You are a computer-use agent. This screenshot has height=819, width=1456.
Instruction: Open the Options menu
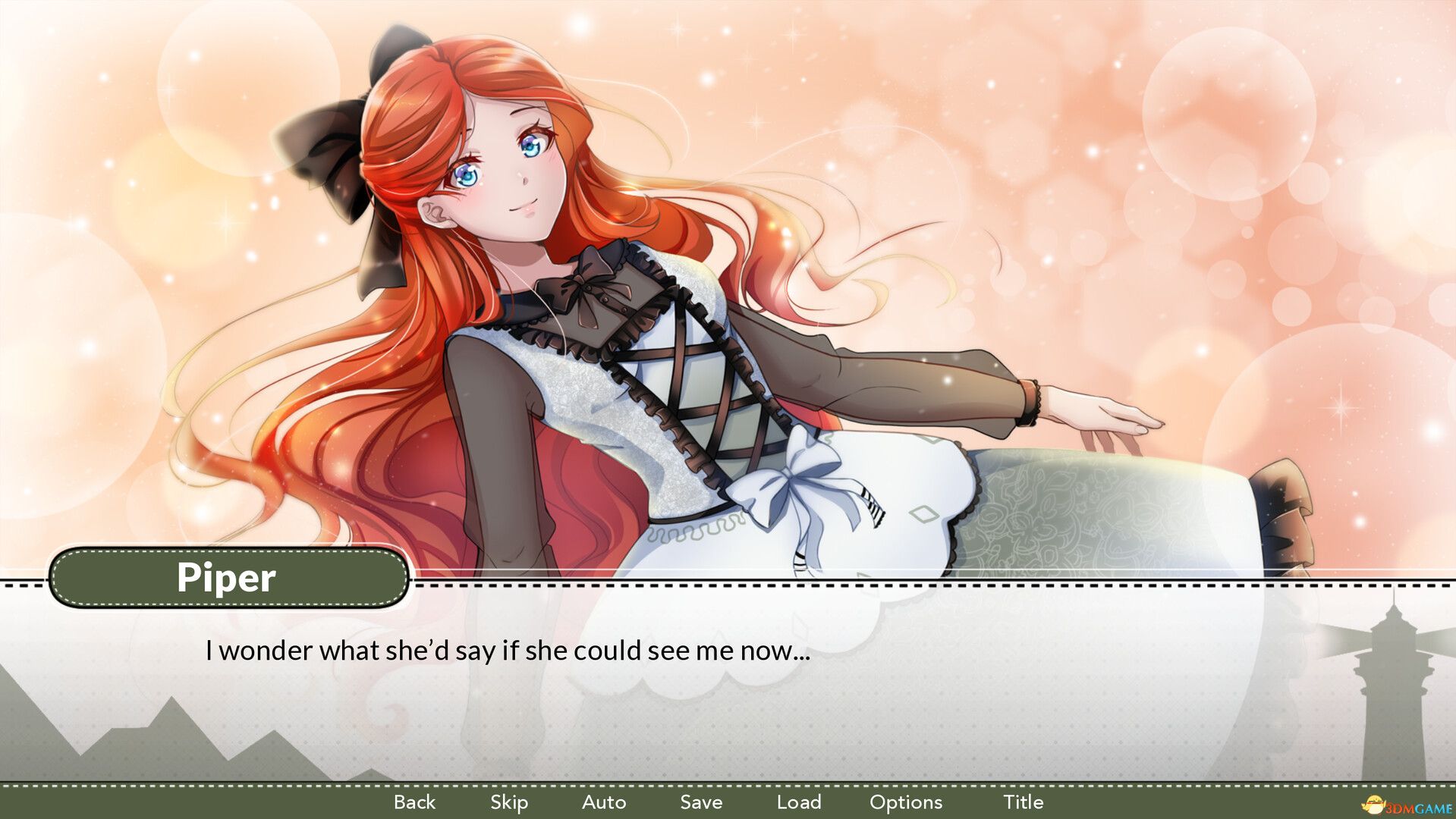905,802
